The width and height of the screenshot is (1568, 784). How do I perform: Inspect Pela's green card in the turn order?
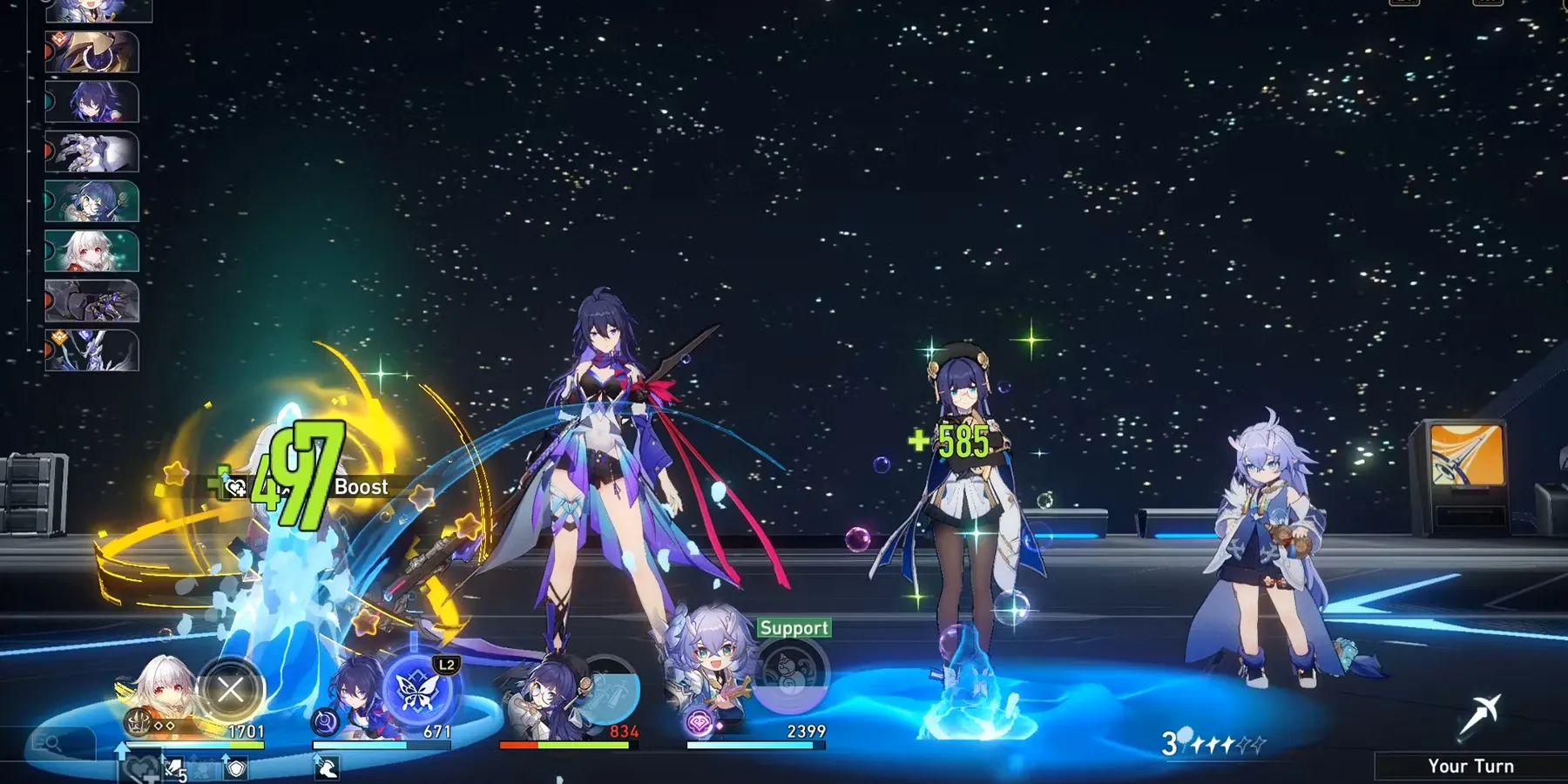[x=91, y=202]
